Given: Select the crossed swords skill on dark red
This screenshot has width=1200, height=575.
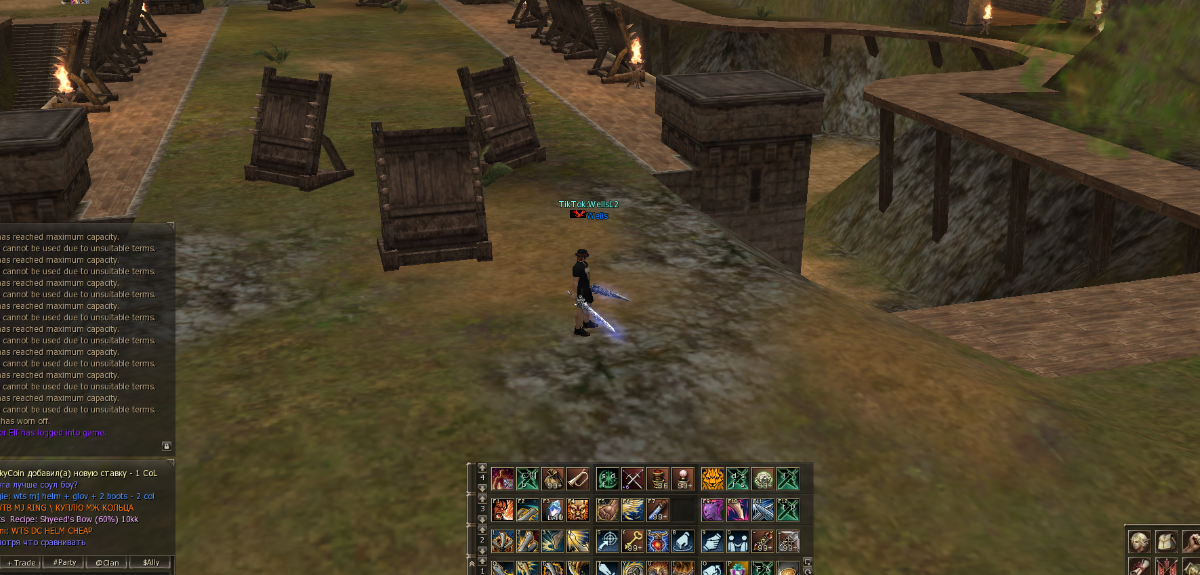Looking at the screenshot, I should pyautogui.click(x=632, y=478).
